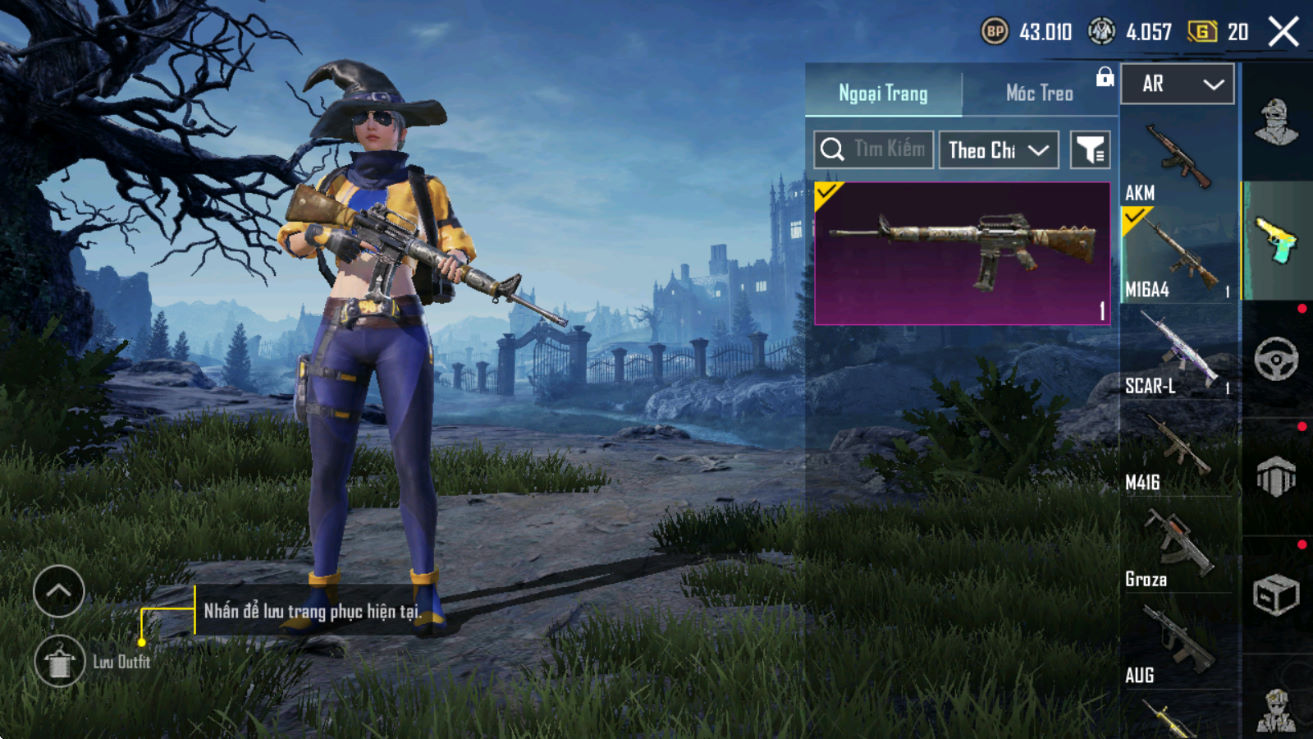
Task: Open the AR weapon type dropdown
Action: point(1177,85)
